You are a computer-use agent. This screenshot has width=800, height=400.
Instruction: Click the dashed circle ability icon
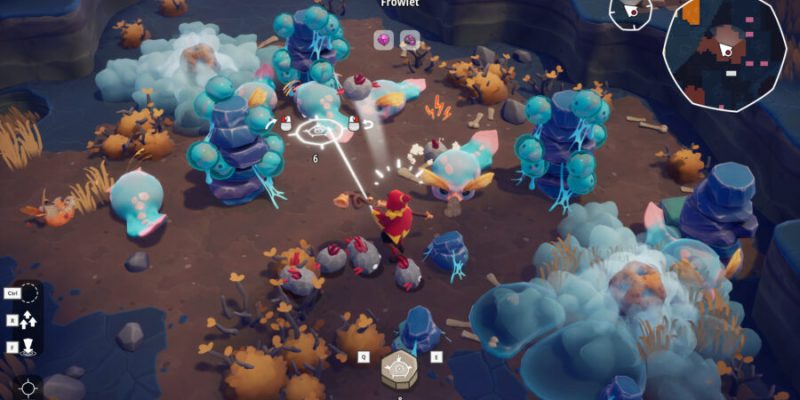pyautogui.click(x=30, y=293)
